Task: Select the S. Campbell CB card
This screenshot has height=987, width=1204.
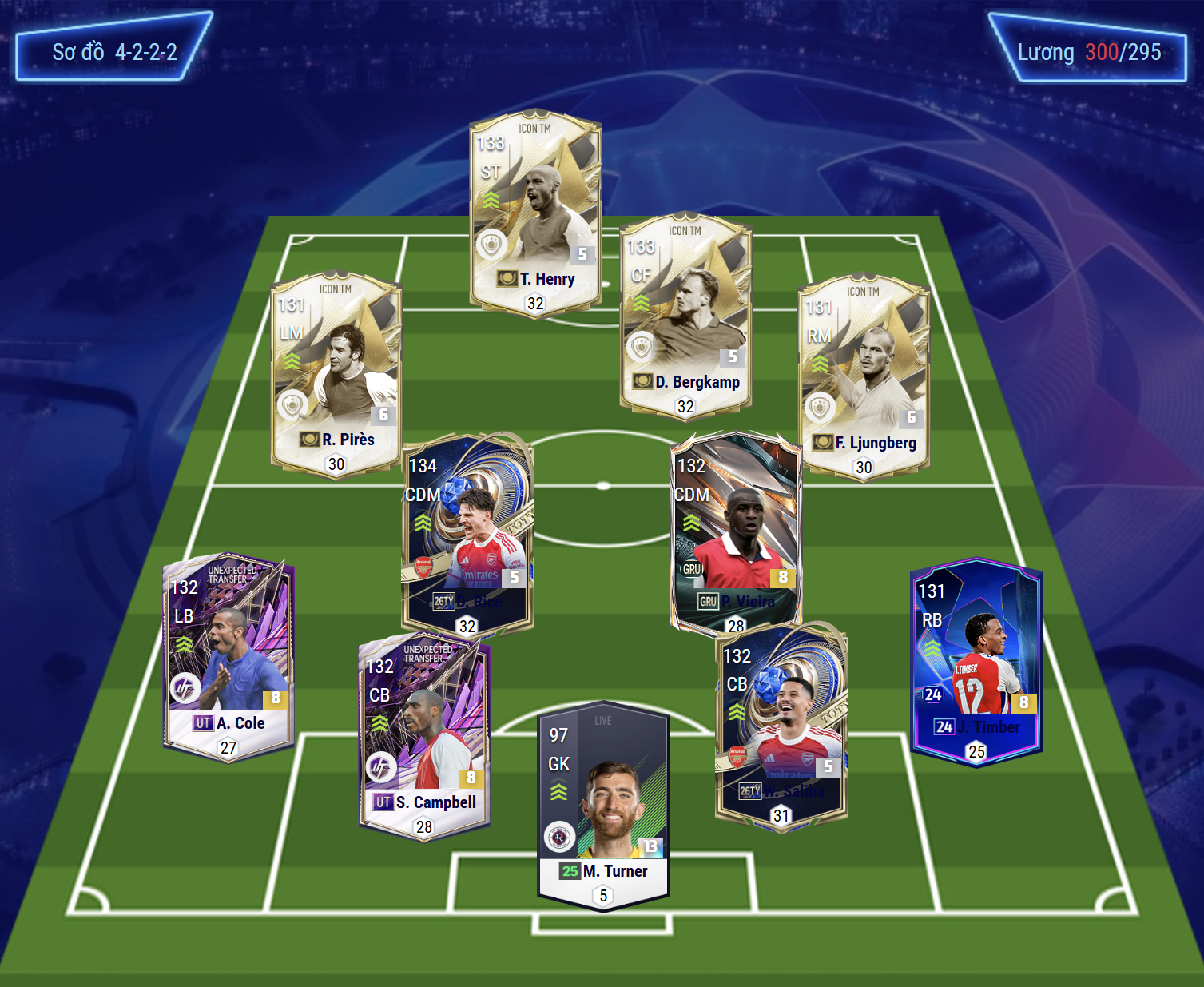Action: point(424,737)
